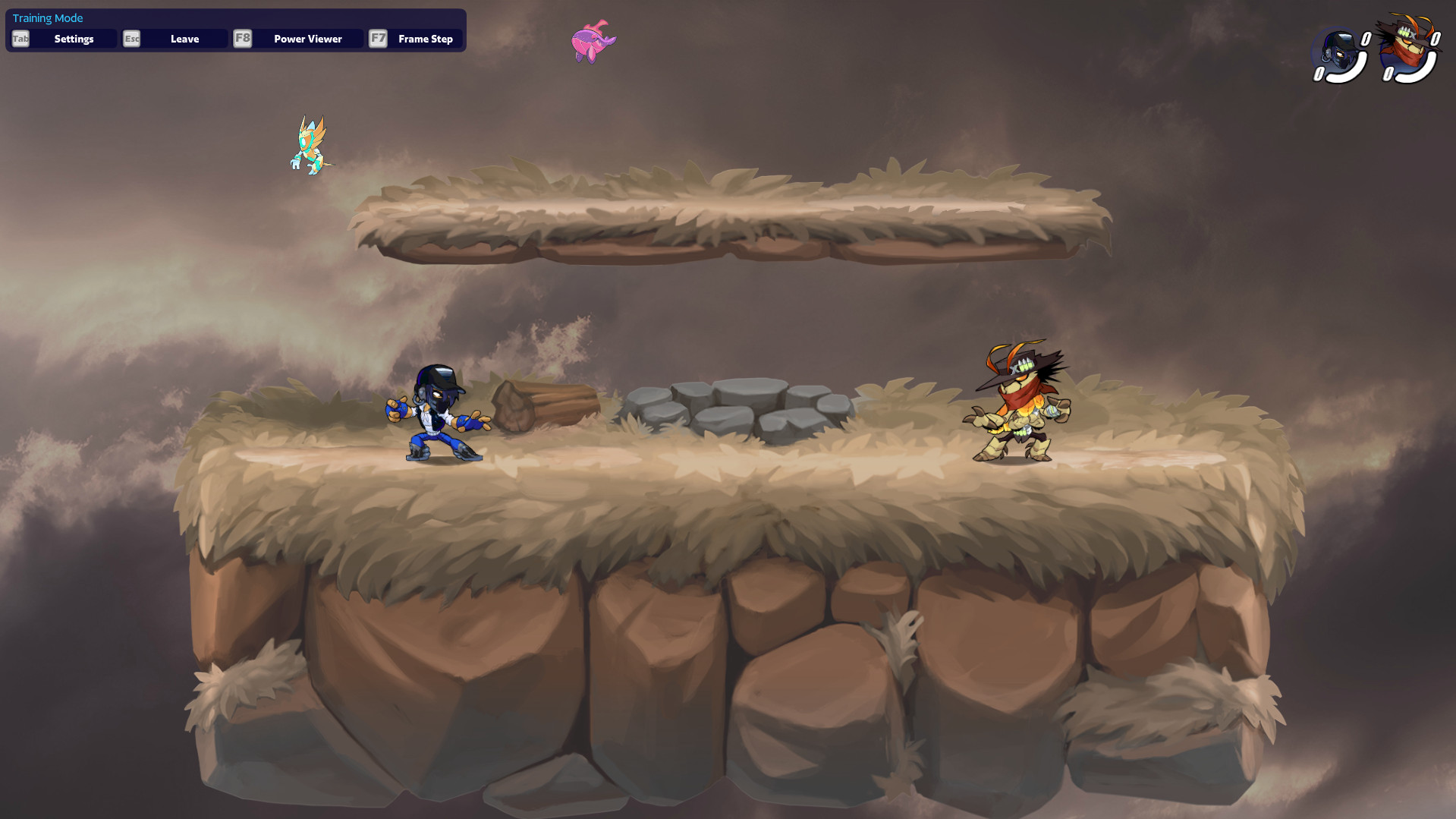Open the Training Mode Settings
This screenshot has width=1456, height=819.
pyautogui.click(x=74, y=39)
